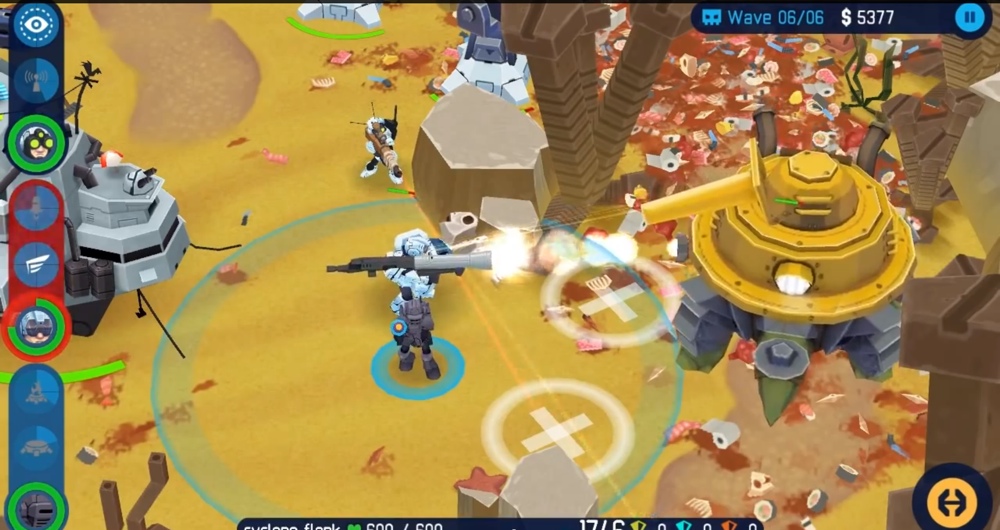
Task: Activate the rocket ability in red panel
Action: [37, 207]
